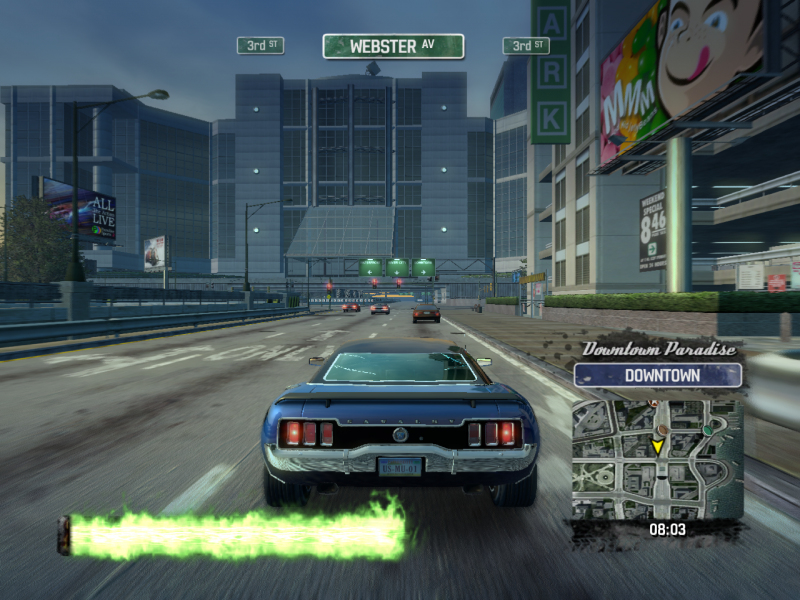This screenshot has width=800, height=600.
Task: Select the 3rd St sign for right turn
Action: point(526,45)
